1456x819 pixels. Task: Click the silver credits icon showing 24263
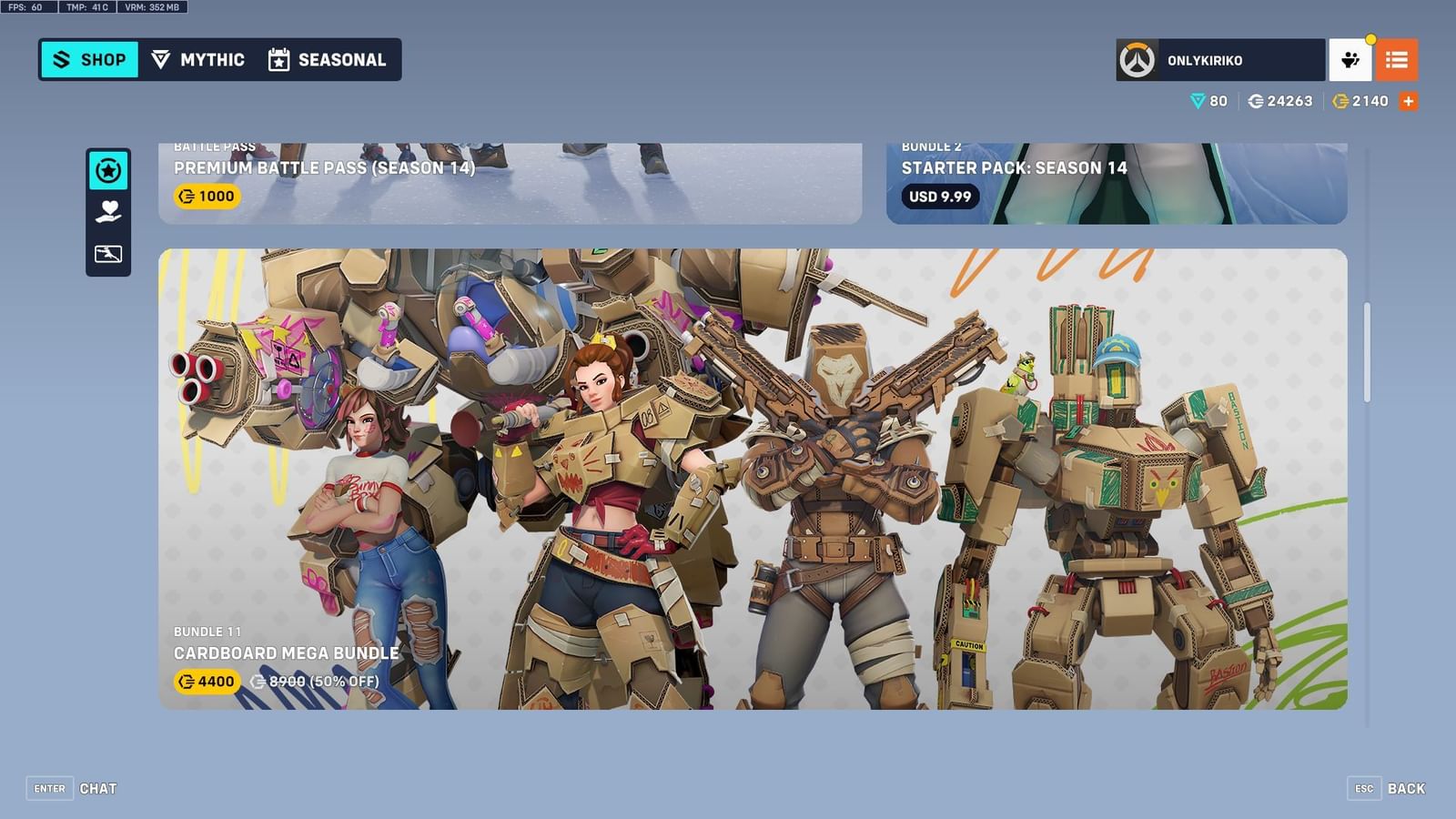click(1258, 101)
